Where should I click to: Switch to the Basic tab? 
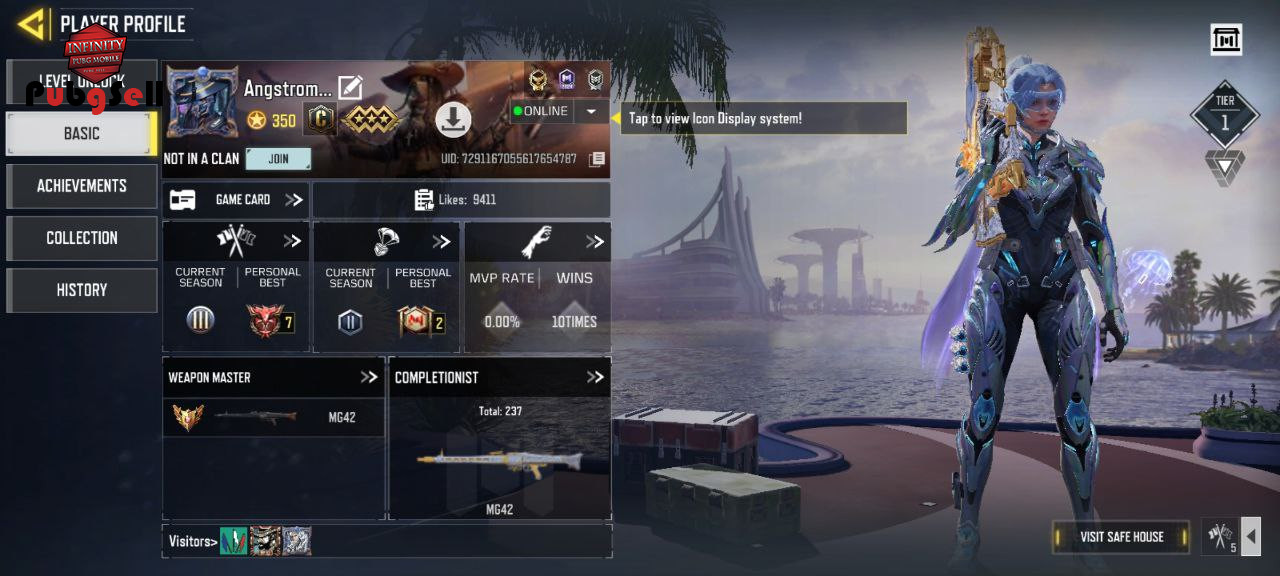coord(81,133)
